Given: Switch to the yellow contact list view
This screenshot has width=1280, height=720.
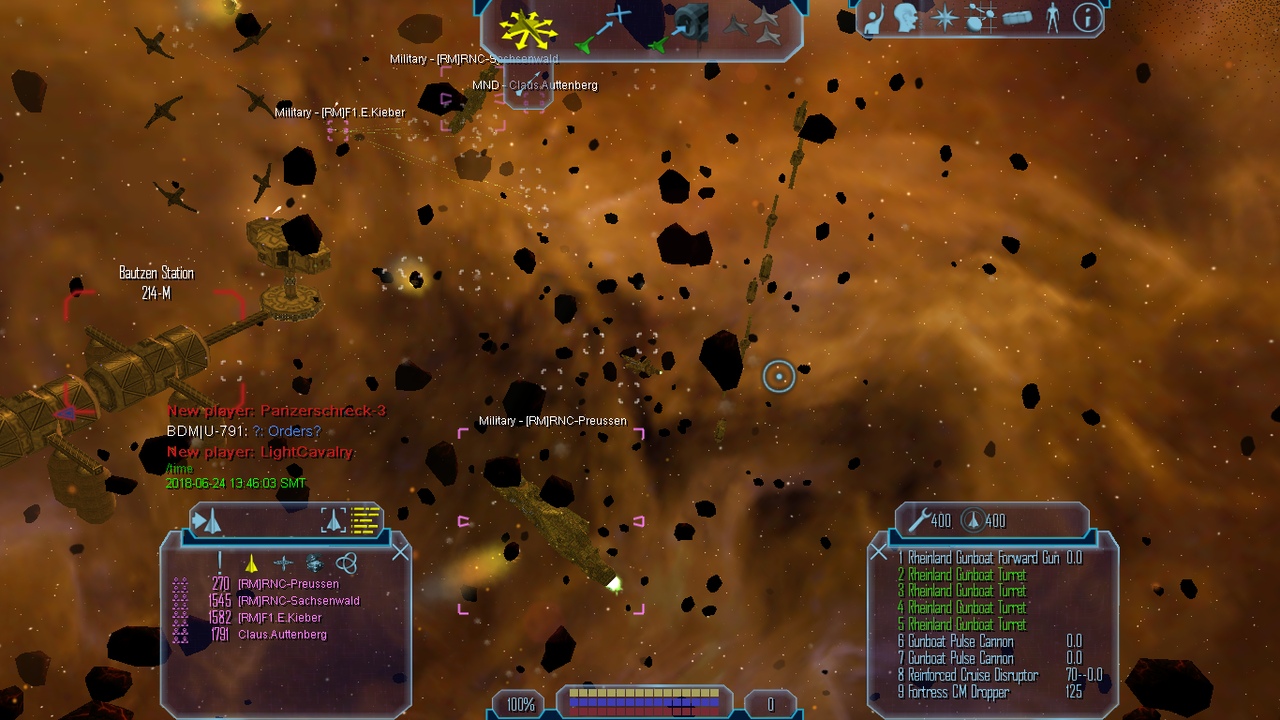Looking at the screenshot, I should tap(366, 520).
